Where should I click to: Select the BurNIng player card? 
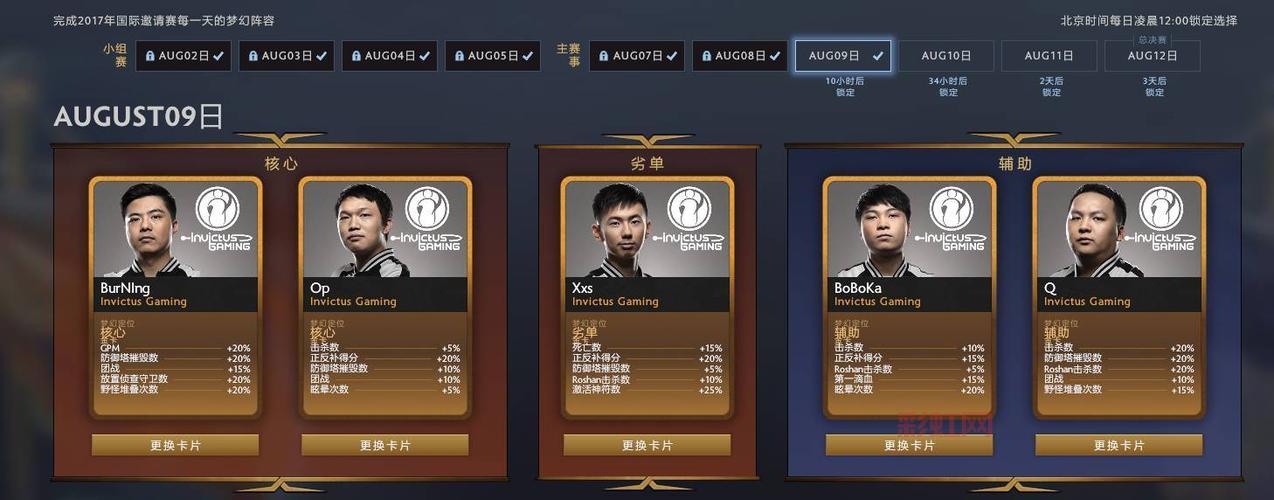(175, 297)
